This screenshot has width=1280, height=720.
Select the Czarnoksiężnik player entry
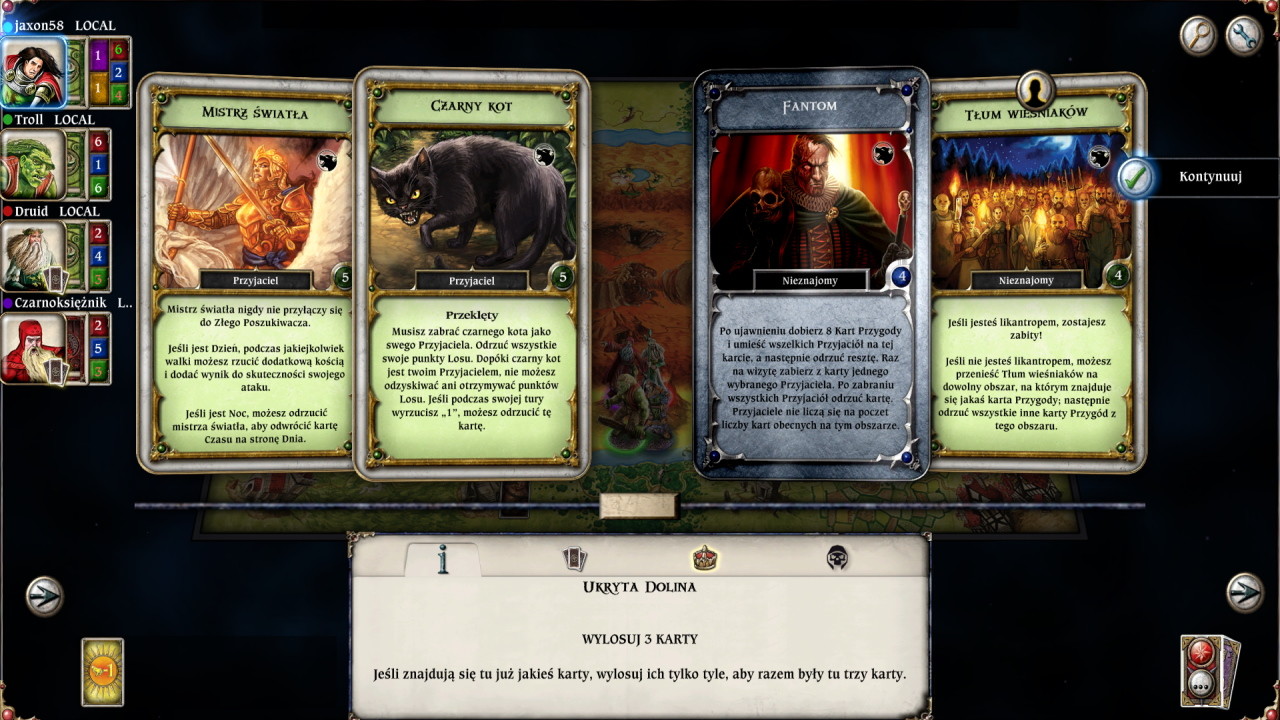tap(30, 346)
